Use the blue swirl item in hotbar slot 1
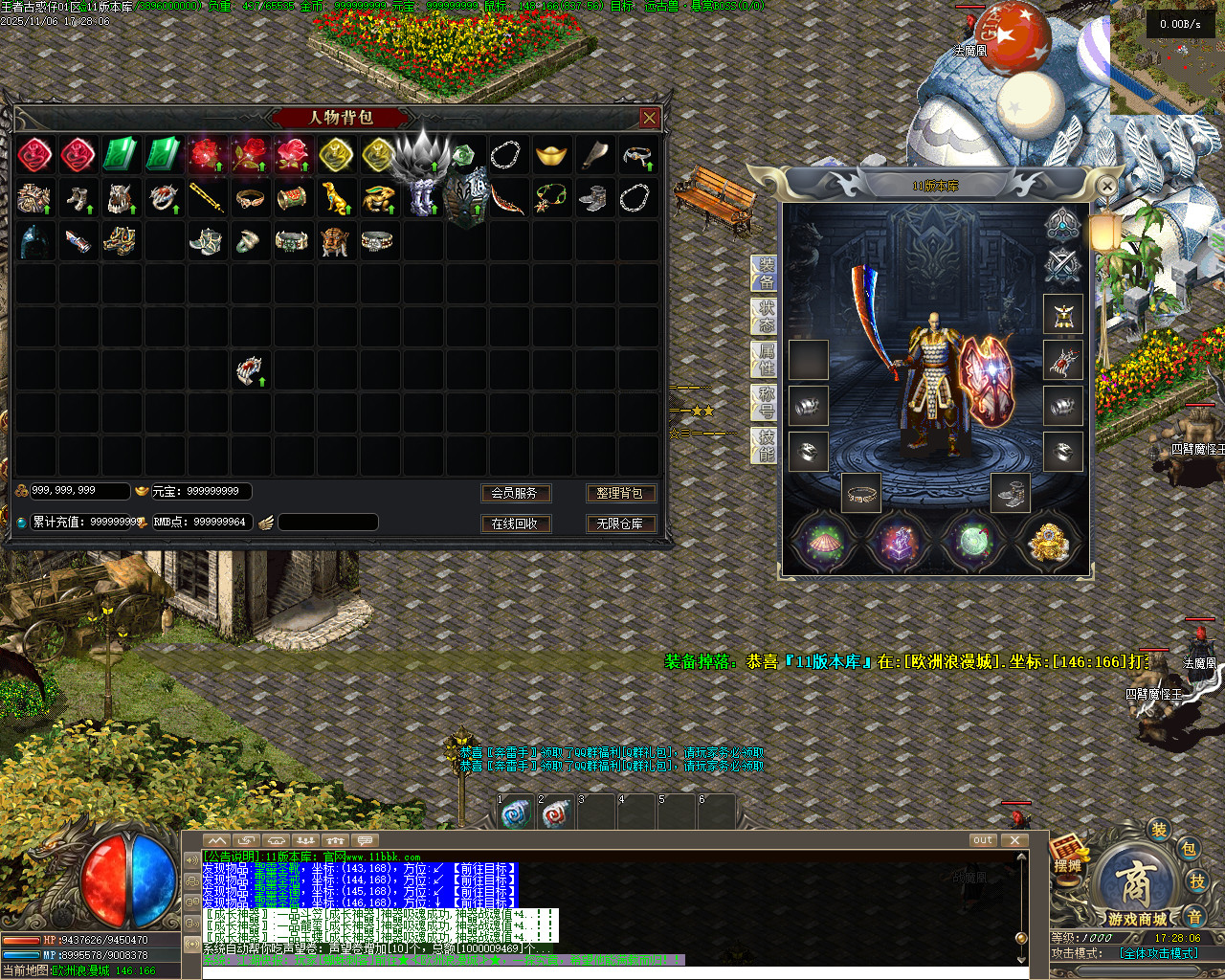Image resolution: width=1225 pixels, height=980 pixels. (x=517, y=813)
